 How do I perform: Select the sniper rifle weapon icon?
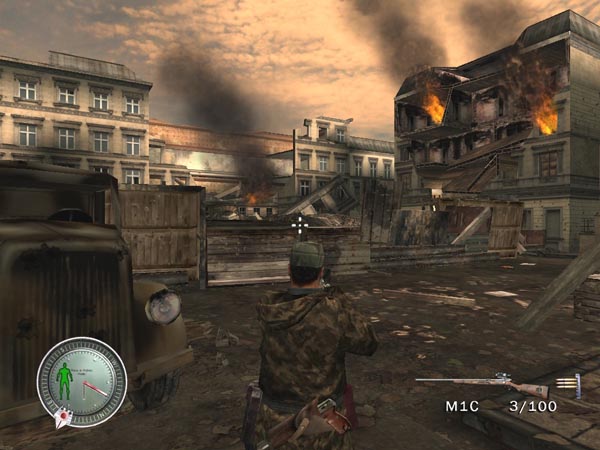(481, 384)
